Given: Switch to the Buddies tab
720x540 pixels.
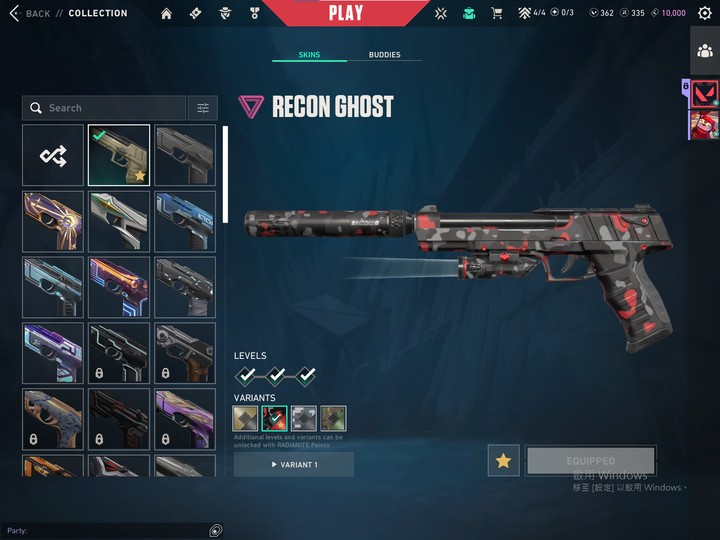Looking at the screenshot, I should [x=384, y=55].
